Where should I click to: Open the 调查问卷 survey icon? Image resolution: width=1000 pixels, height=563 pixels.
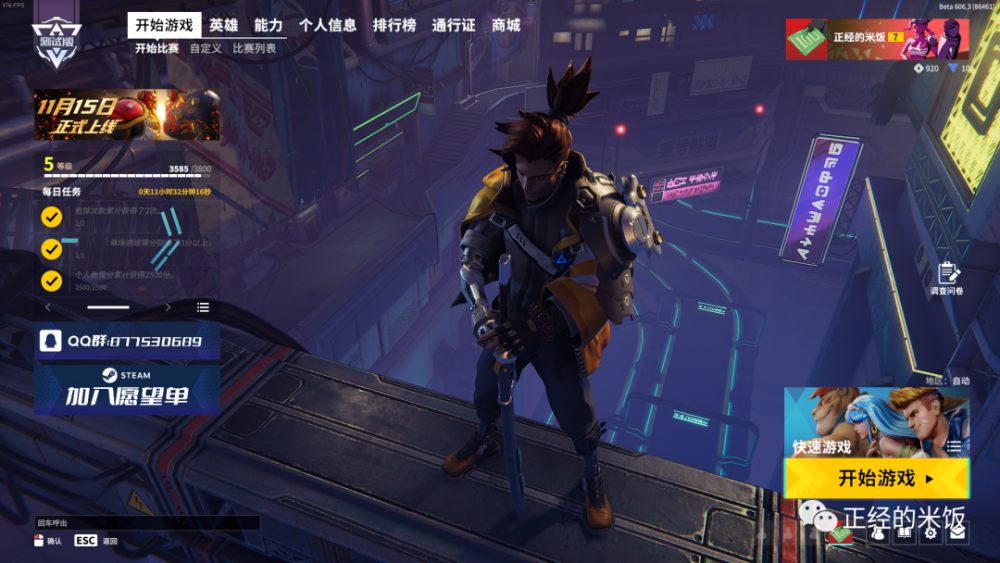pyautogui.click(x=947, y=274)
